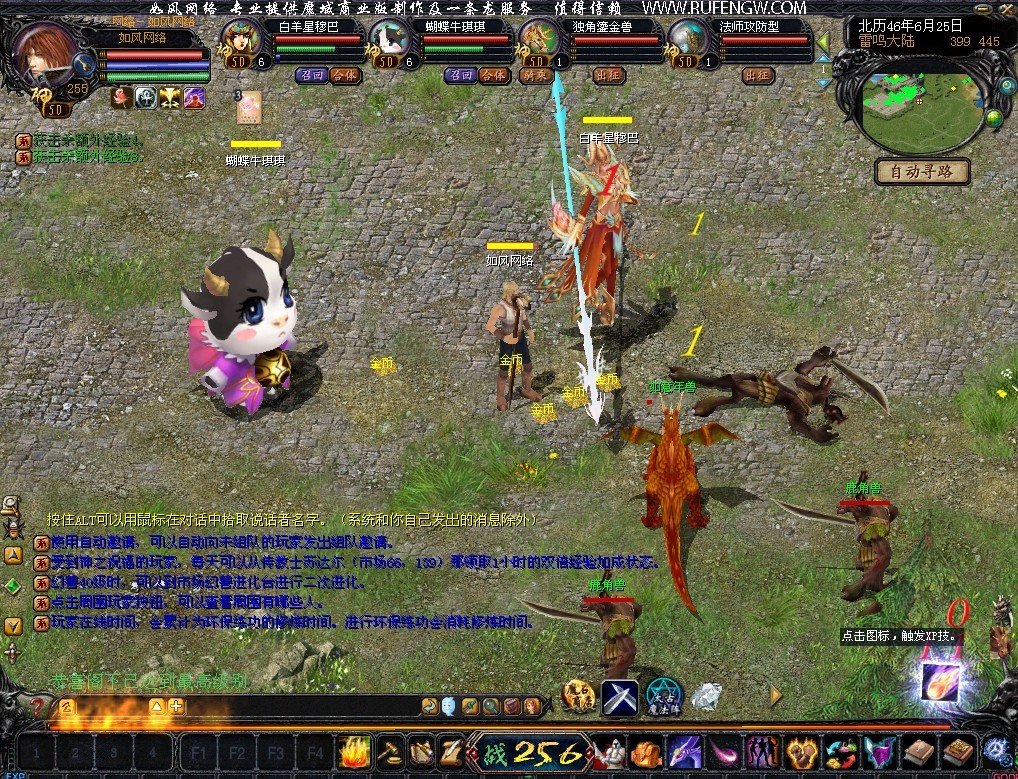Click the plus button on chat bar
Viewport: 1018px width, 779px height.
(177, 706)
